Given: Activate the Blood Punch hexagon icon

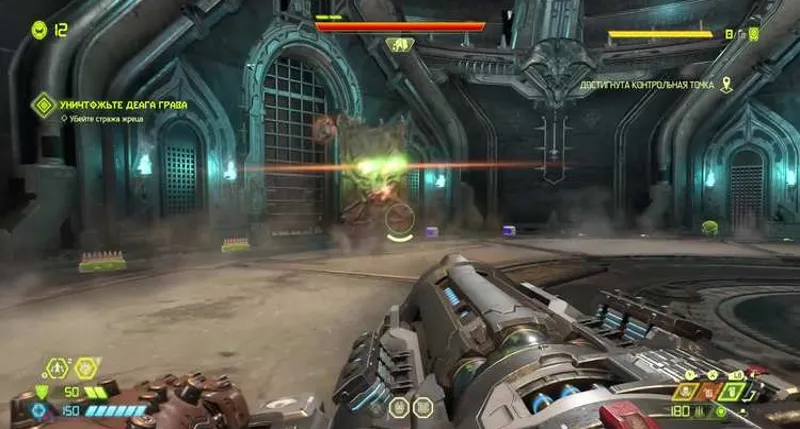Looking at the screenshot, I should click(x=87, y=368).
